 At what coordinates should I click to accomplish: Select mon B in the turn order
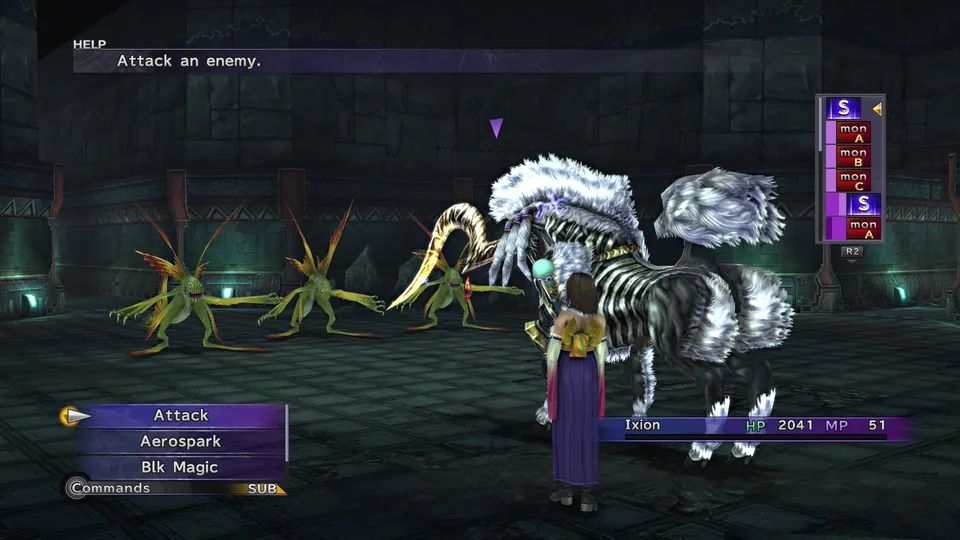tap(853, 156)
